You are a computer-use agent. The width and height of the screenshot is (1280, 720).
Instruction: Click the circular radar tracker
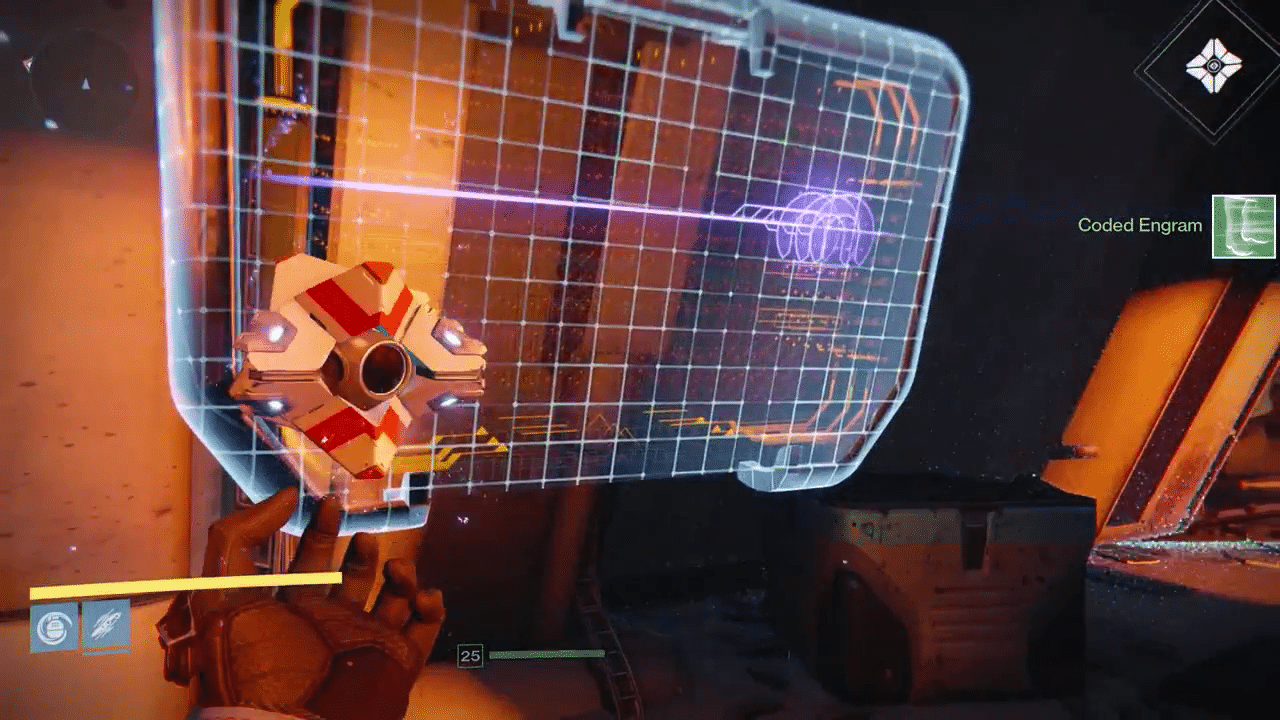pyautogui.click(x=82, y=80)
